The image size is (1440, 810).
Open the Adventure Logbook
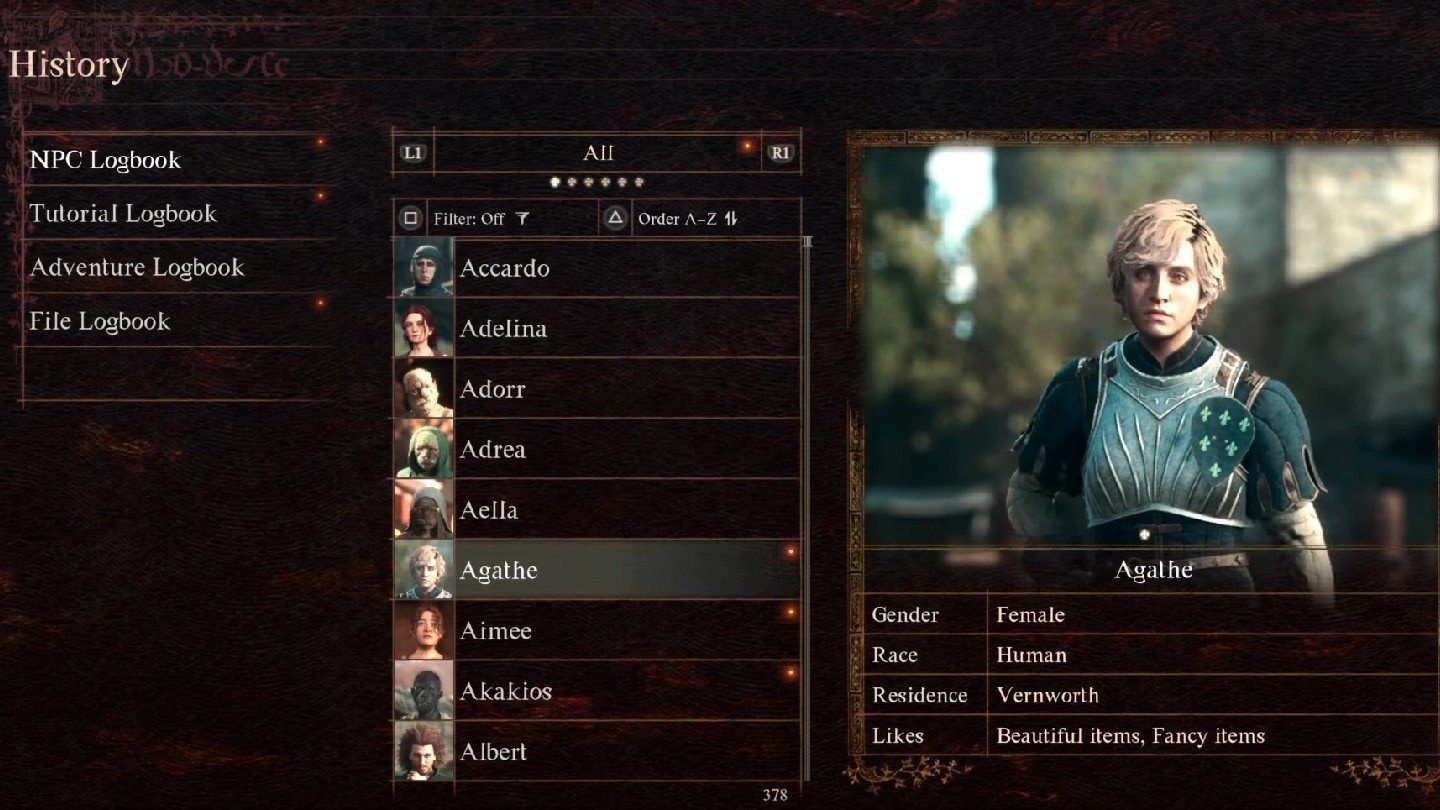point(137,268)
